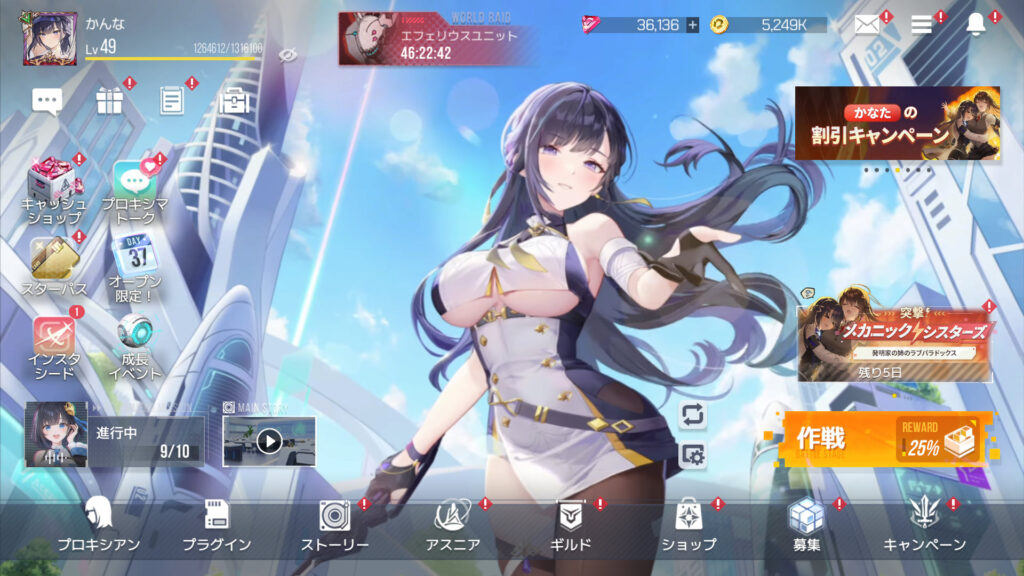Image resolution: width=1024 pixels, height=576 pixels.
Task: Open プロキシマトーク chat messages
Action: (x=134, y=188)
